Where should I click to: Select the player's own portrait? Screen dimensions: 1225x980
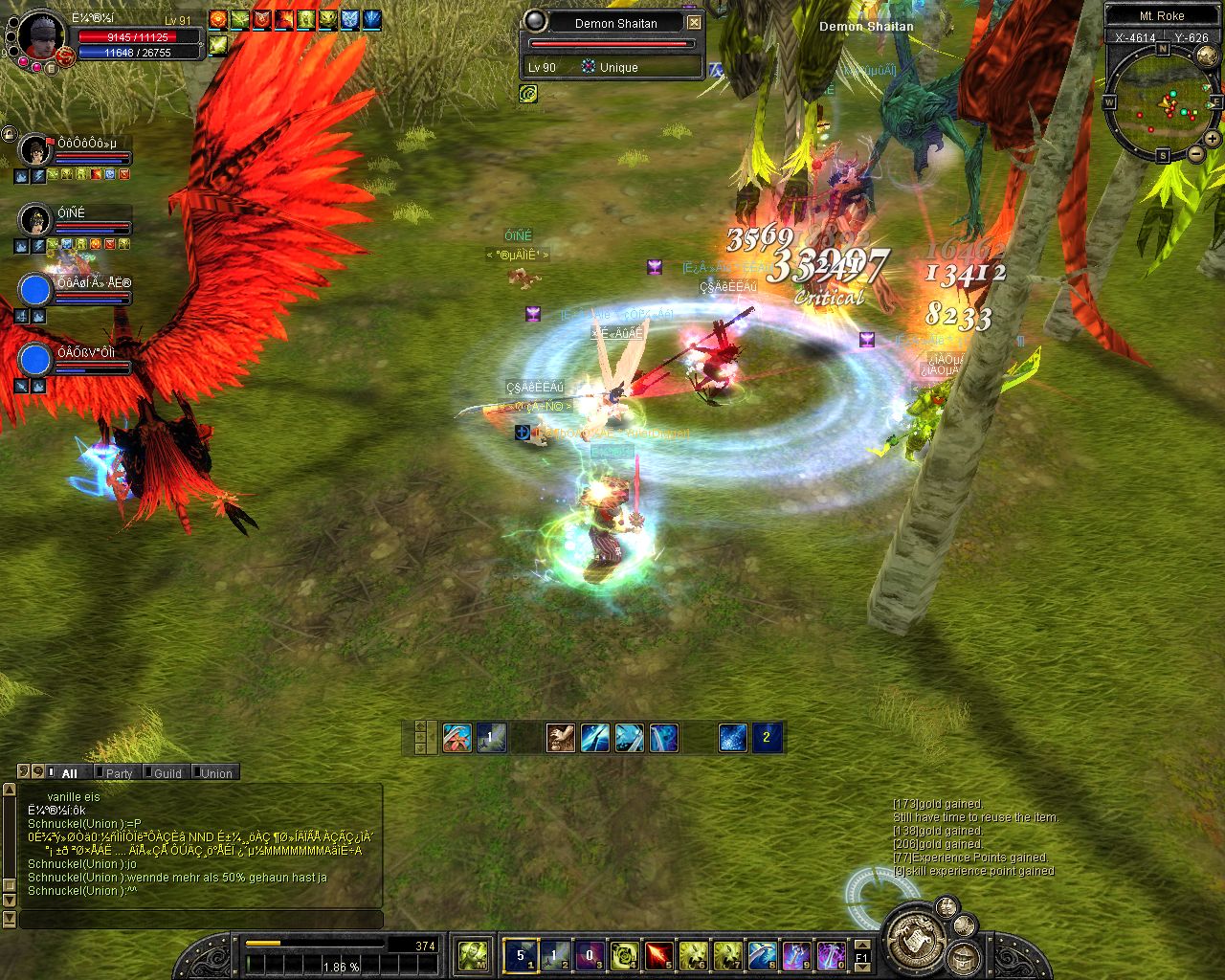(x=41, y=36)
